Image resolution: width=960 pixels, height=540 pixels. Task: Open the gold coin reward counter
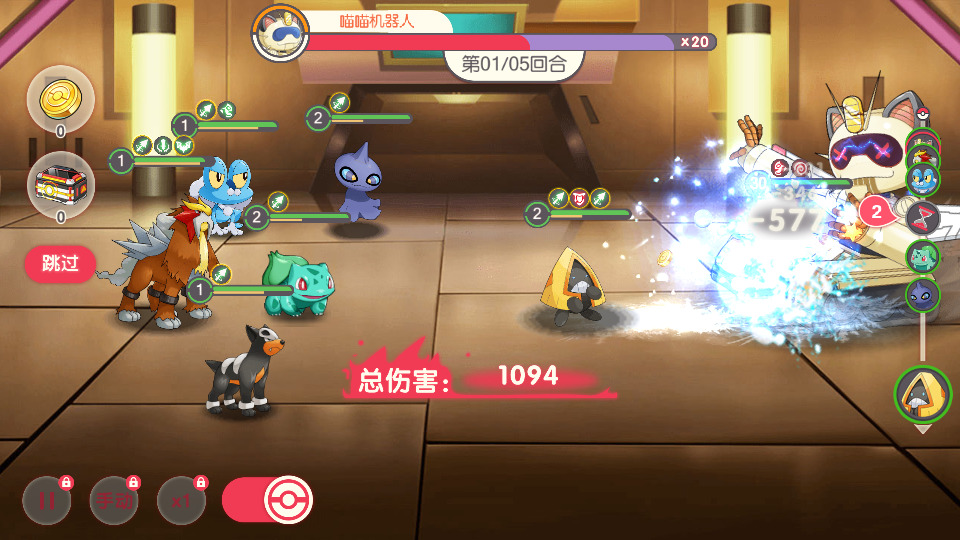pos(60,99)
